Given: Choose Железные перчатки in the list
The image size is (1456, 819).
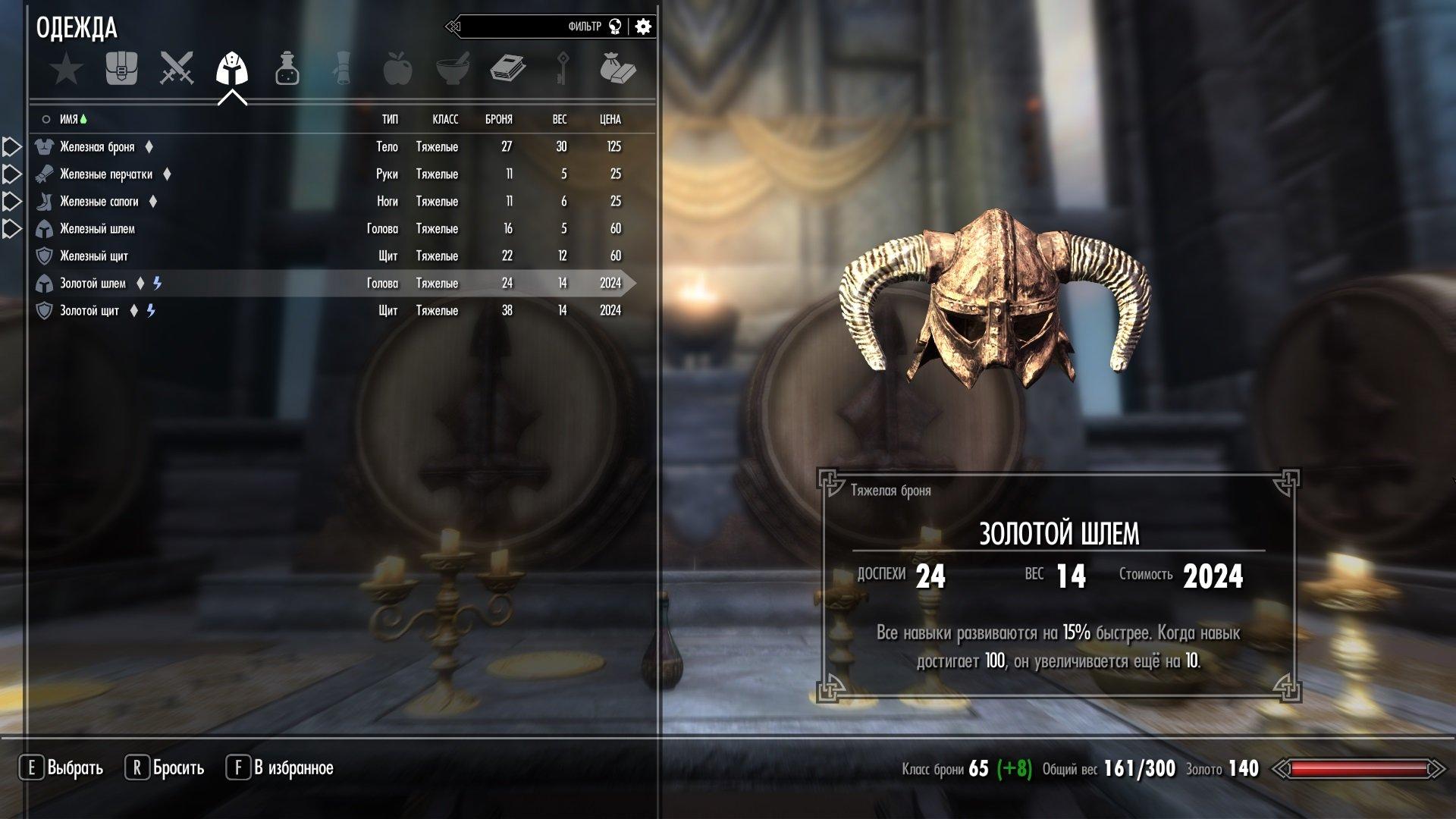Looking at the screenshot, I should click(x=106, y=174).
